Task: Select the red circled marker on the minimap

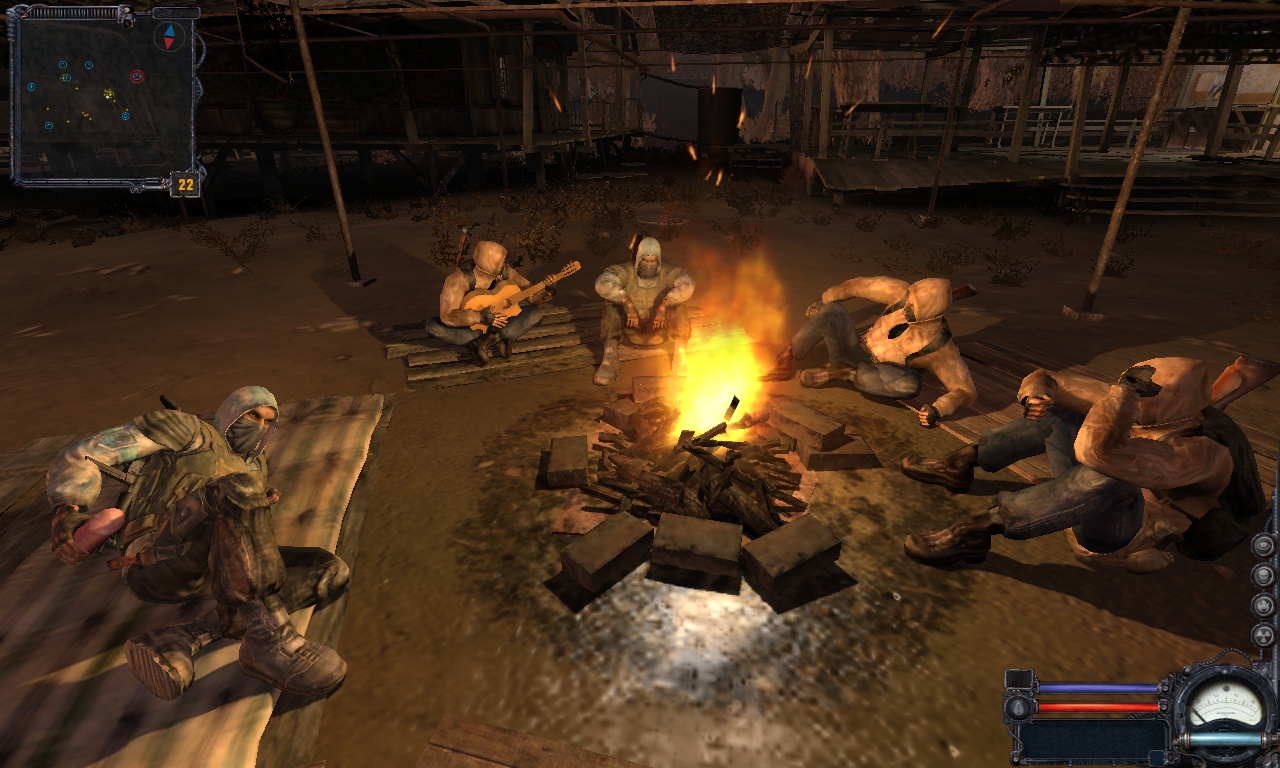Action: (137, 77)
